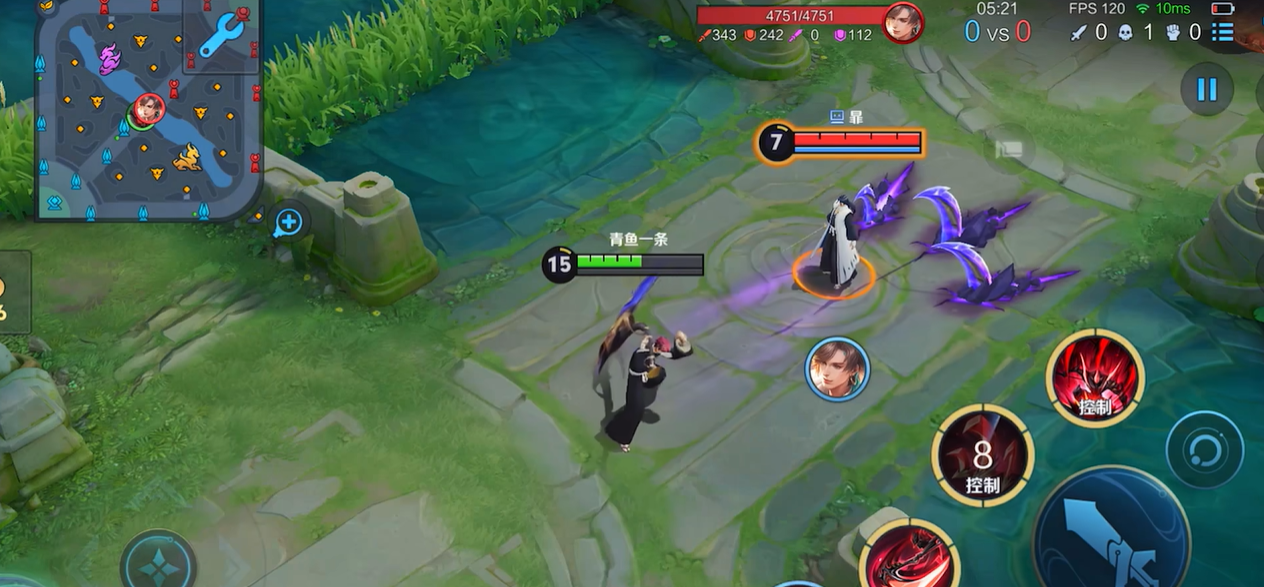The image size is (1264, 587).
Task: Activate the skill on 8-second cooldown
Action: pos(982,457)
